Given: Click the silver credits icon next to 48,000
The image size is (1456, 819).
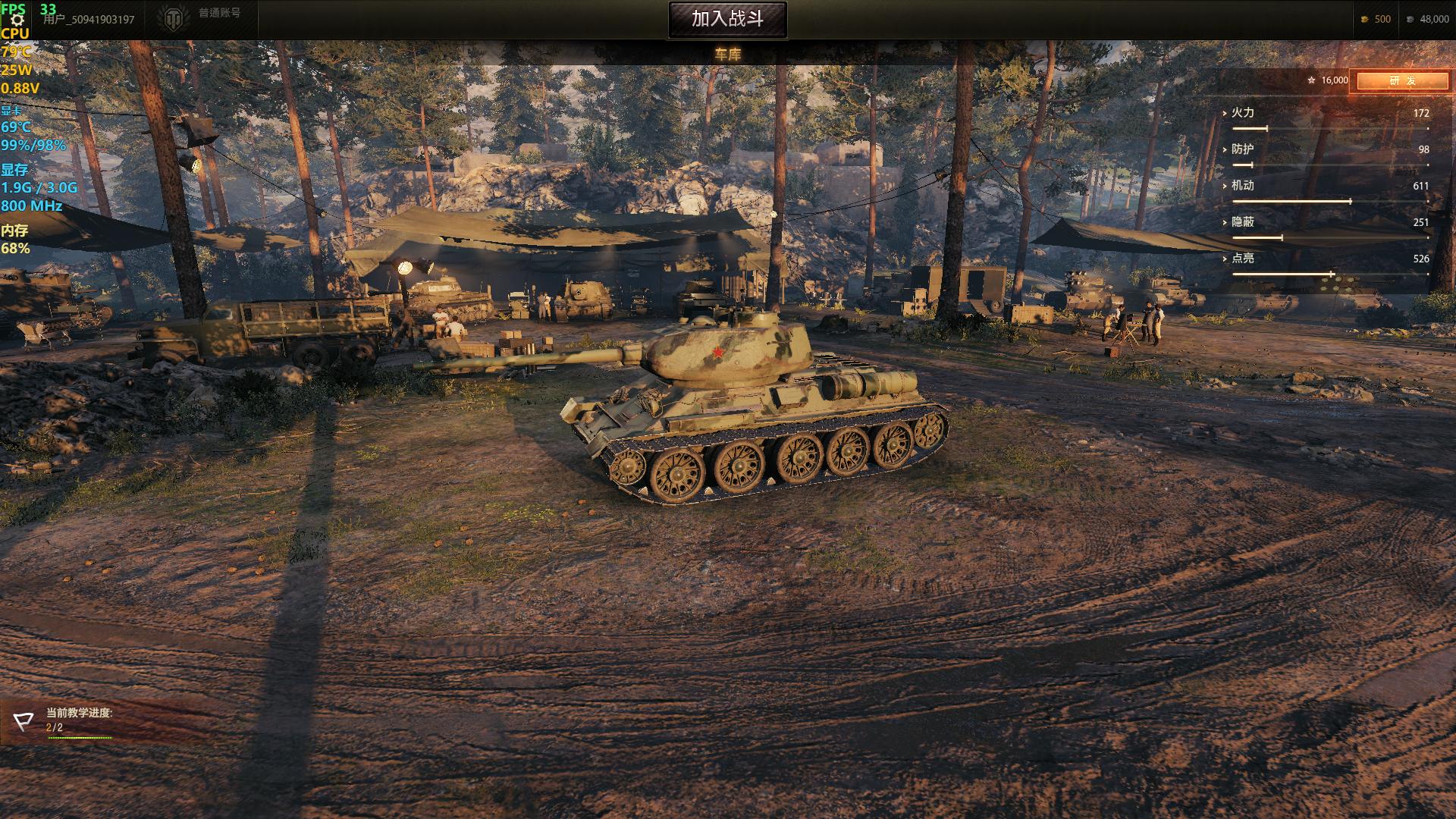Looking at the screenshot, I should pyautogui.click(x=1408, y=19).
